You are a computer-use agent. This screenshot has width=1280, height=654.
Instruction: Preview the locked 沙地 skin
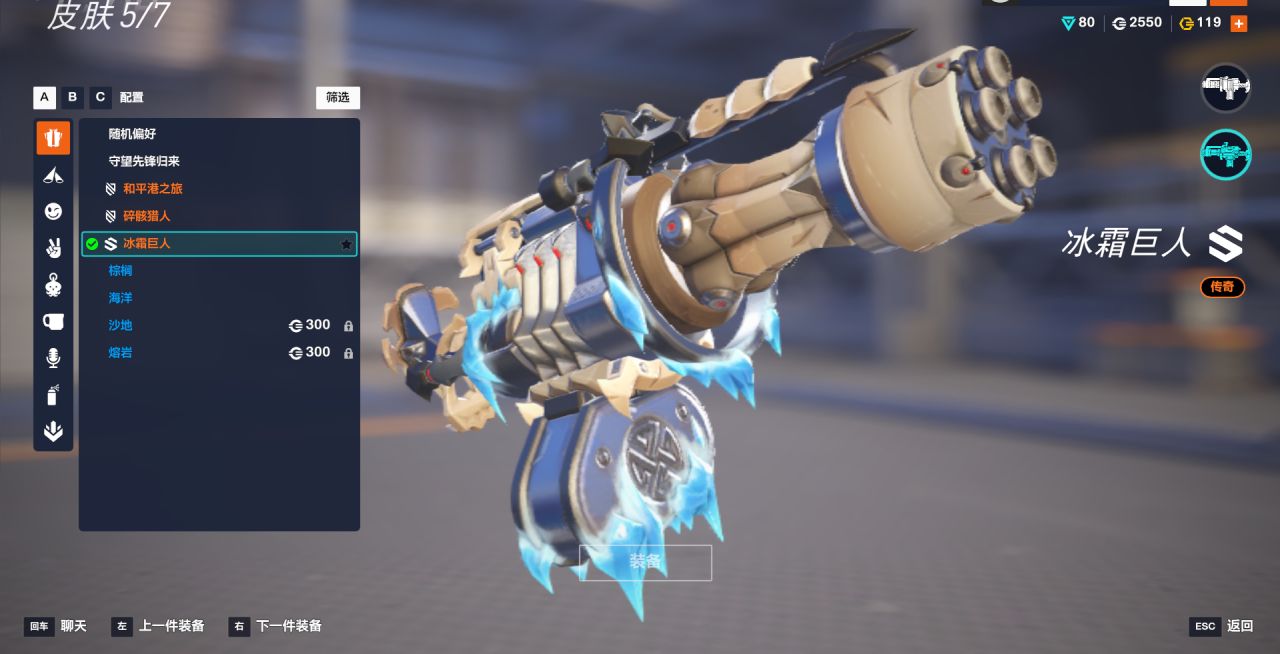tap(120, 325)
